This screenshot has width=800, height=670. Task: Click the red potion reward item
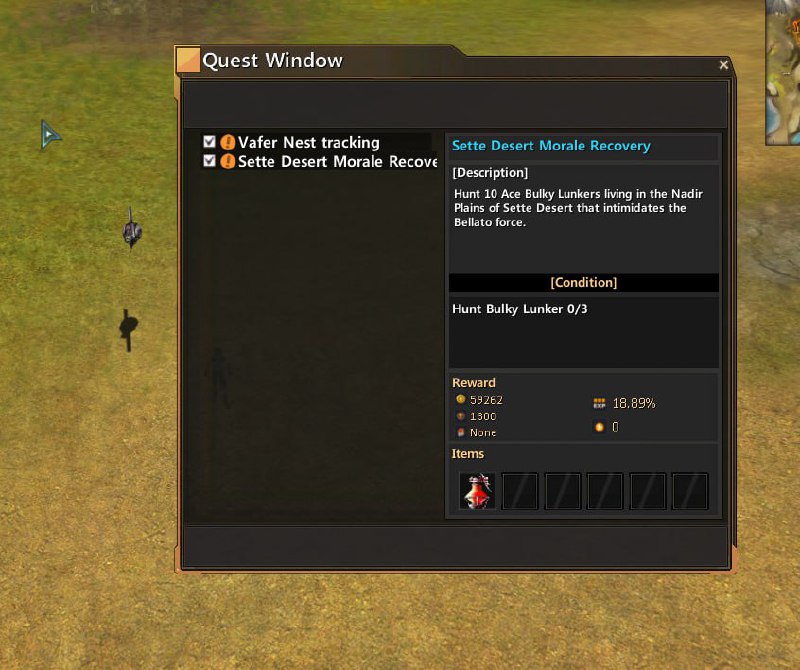coord(477,491)
